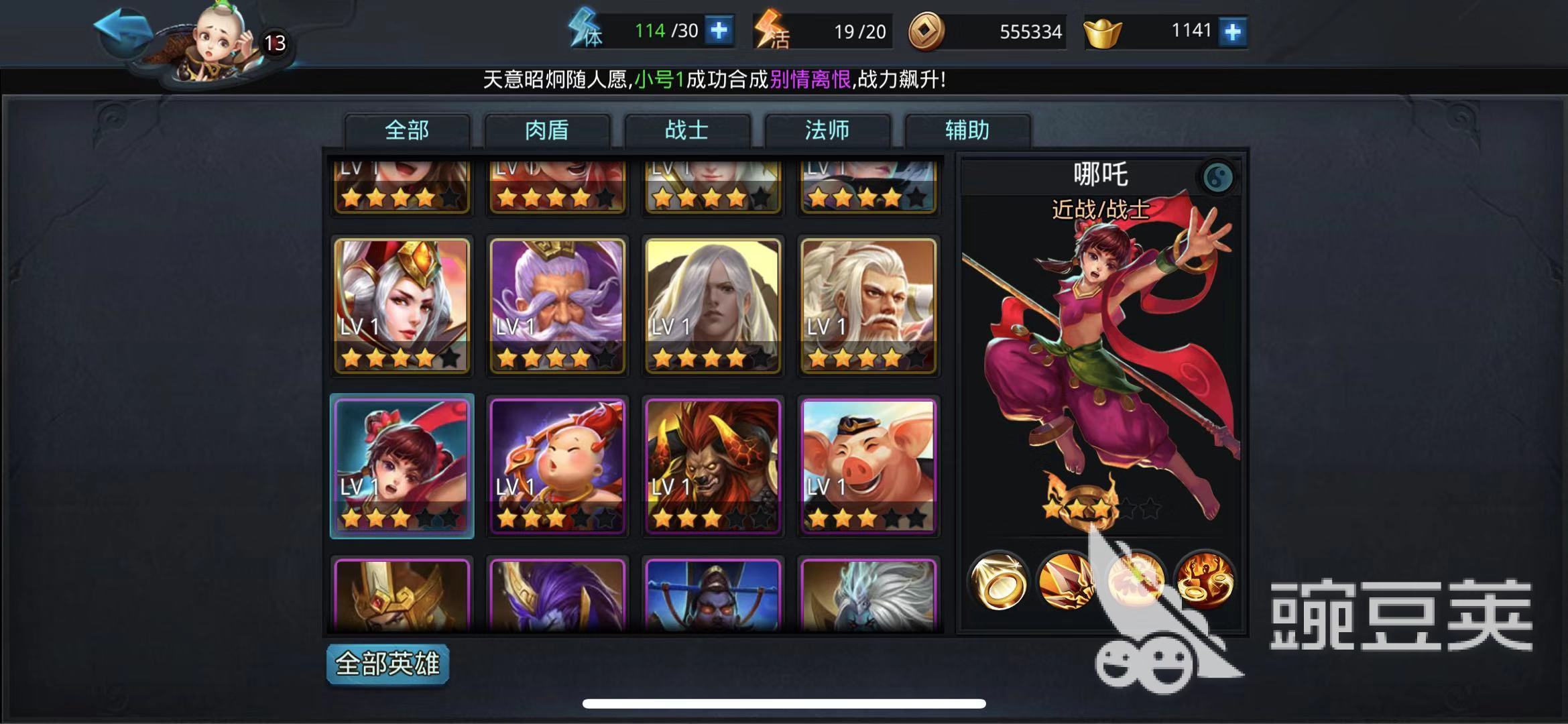Screen dimensions: 1568x724
Task: Buy more gold ingots with plus
Action: point(1232,32)
